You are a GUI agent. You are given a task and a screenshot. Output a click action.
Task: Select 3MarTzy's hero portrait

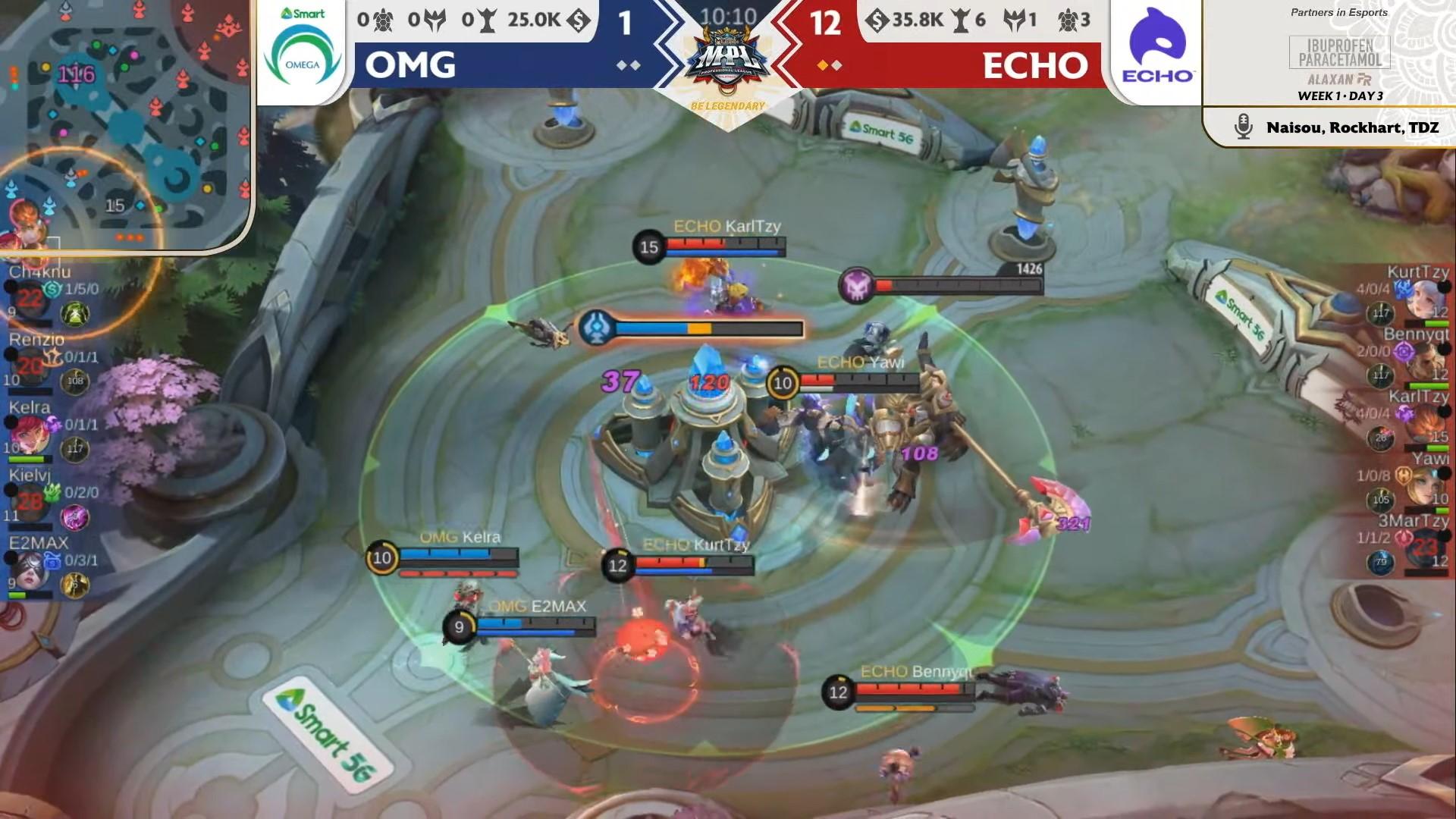tap(1424, 548)
